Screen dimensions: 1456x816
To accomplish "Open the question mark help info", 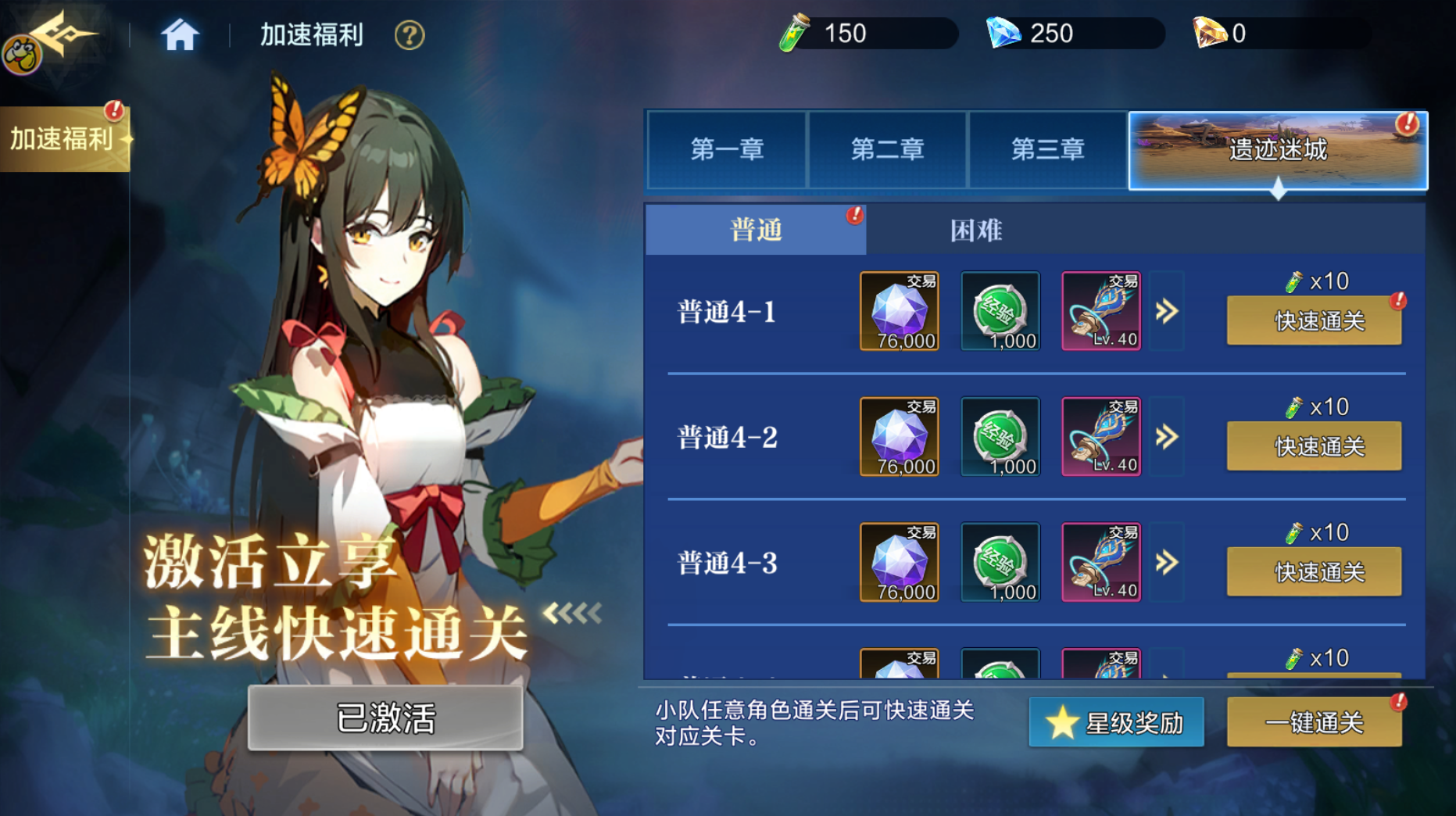I will [x=409, y=35].
